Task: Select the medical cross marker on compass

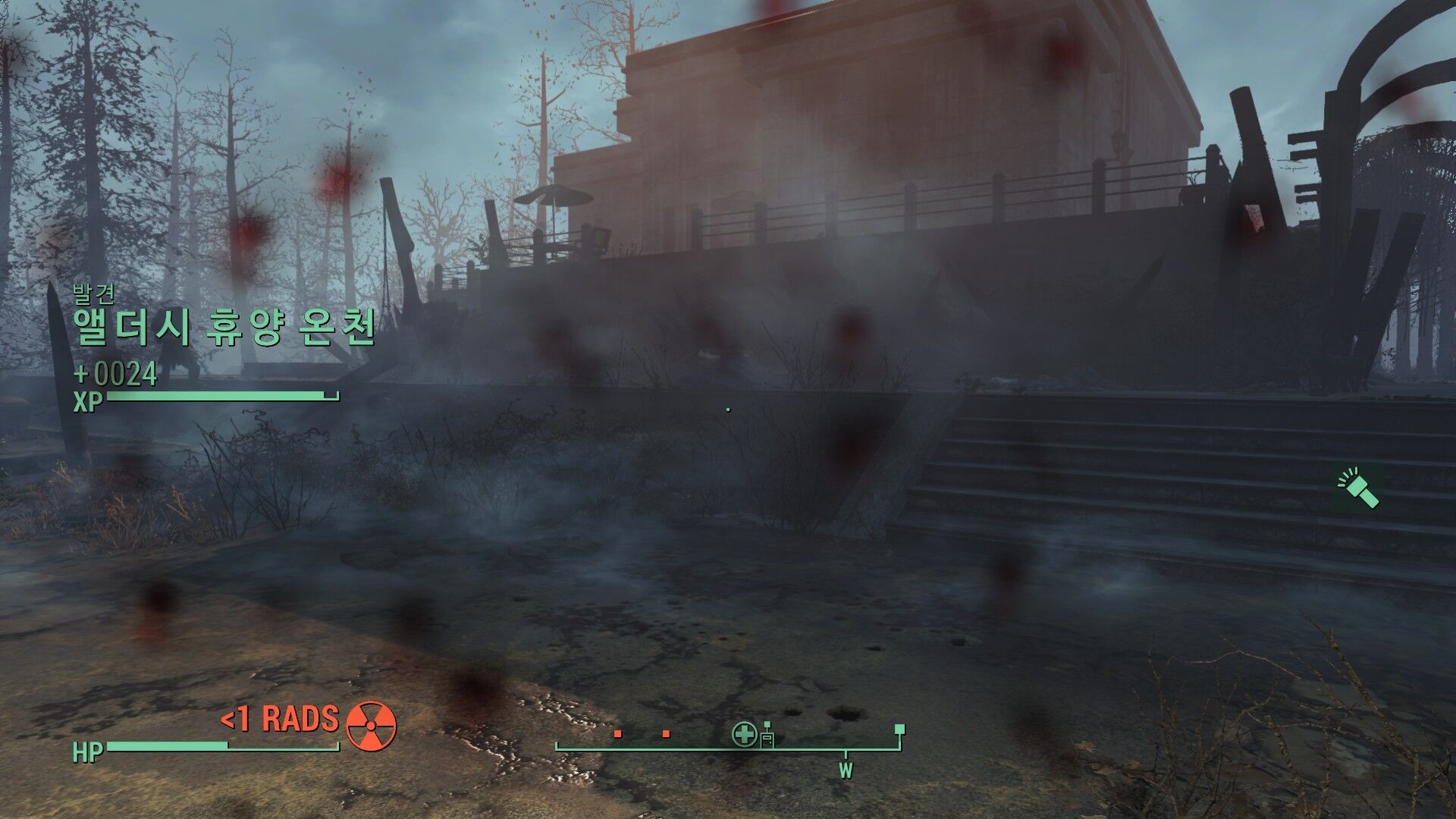Action: click(x=744, y=734)
